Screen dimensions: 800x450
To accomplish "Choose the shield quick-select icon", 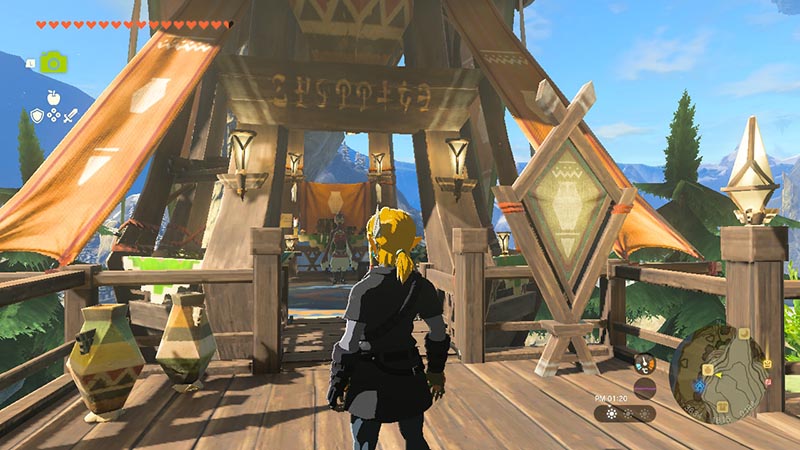I will pos(37,115).
